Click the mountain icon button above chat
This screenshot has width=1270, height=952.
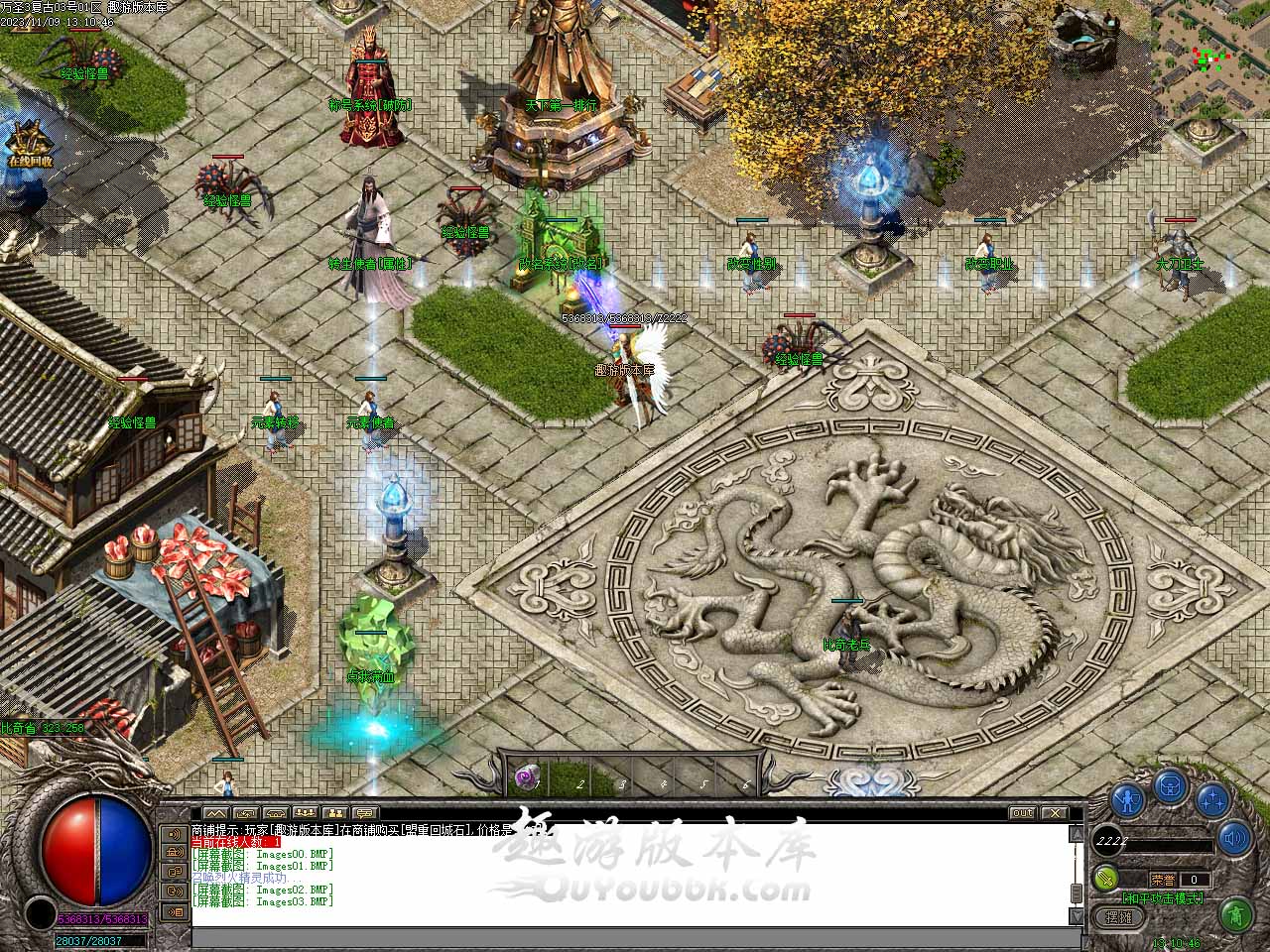pos(215,813)
